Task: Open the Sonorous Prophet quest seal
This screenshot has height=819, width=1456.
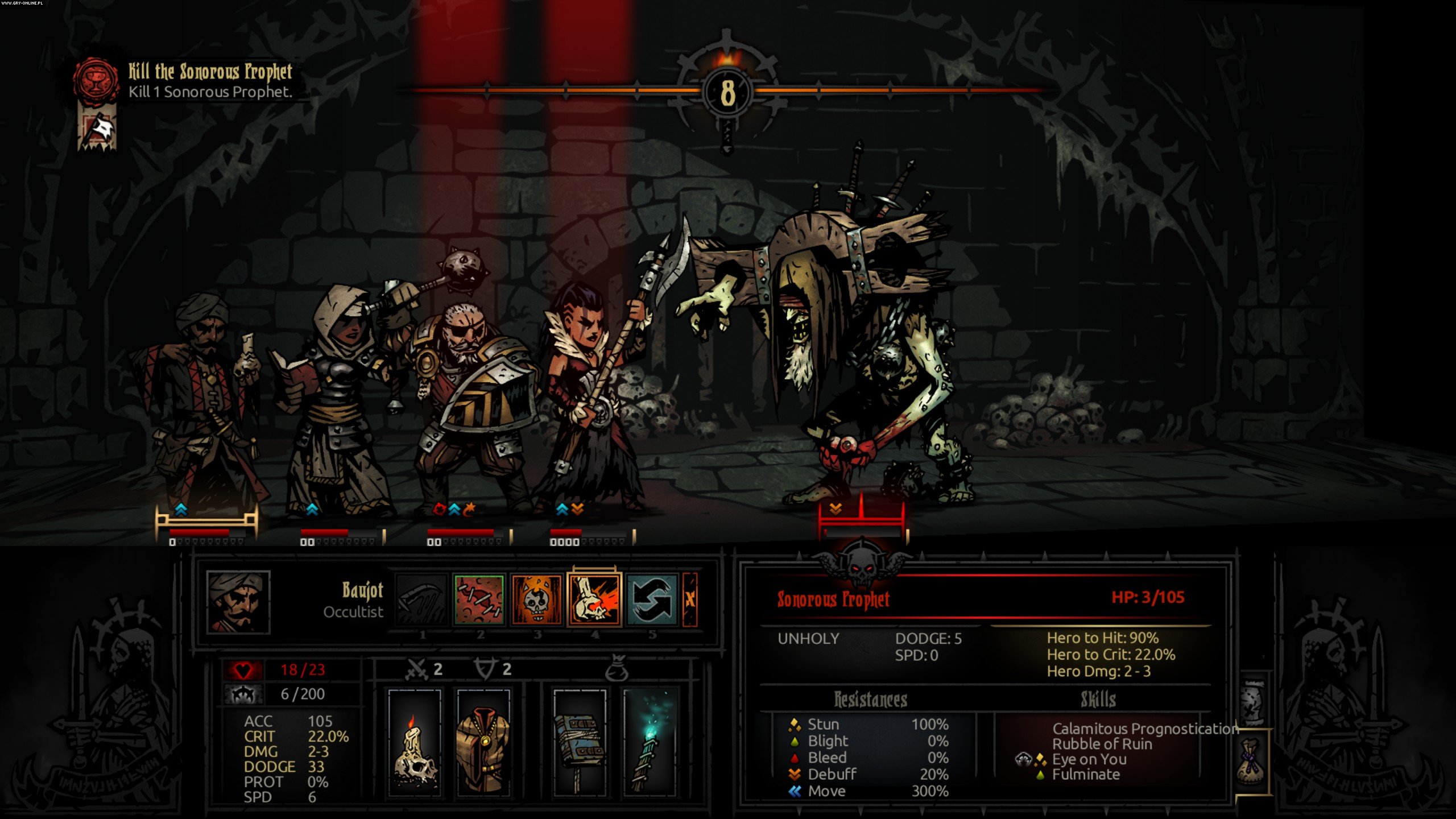Action: (96, 81)
